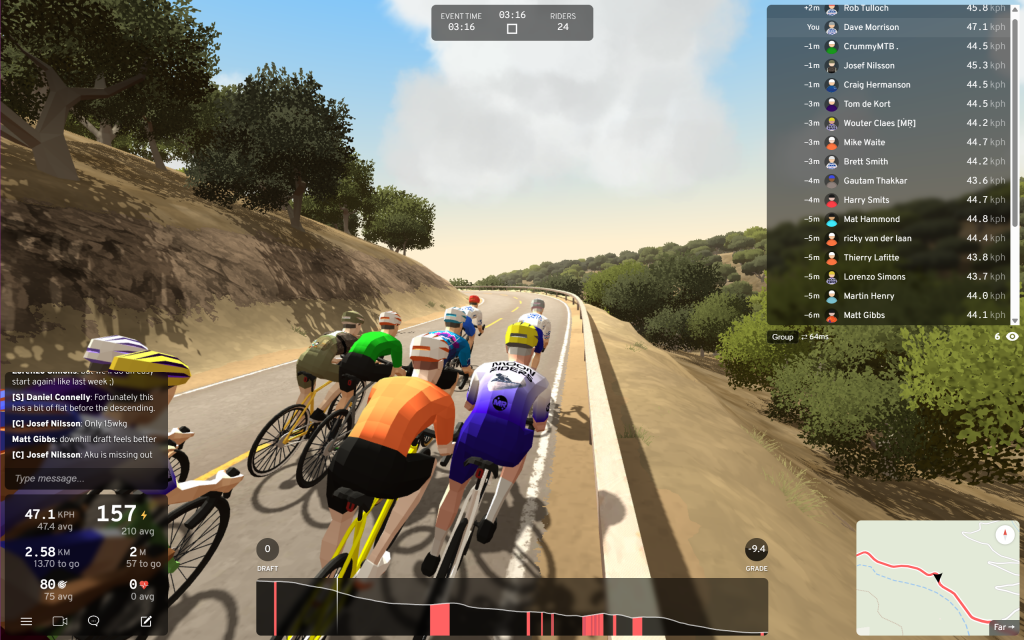This screenshot has height=640, width=1024.
Task: Type in the chat message field
Action: coord(85,478)
